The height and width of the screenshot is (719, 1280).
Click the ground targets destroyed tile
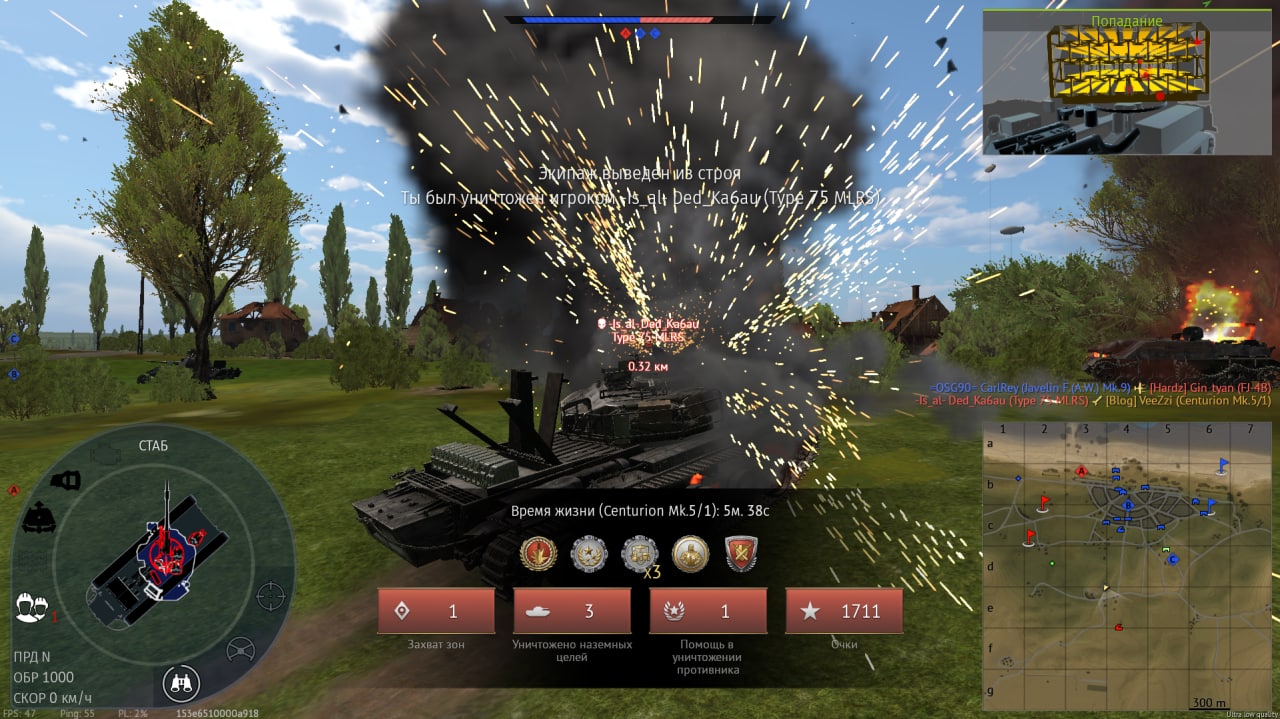[x=572, y=611]
